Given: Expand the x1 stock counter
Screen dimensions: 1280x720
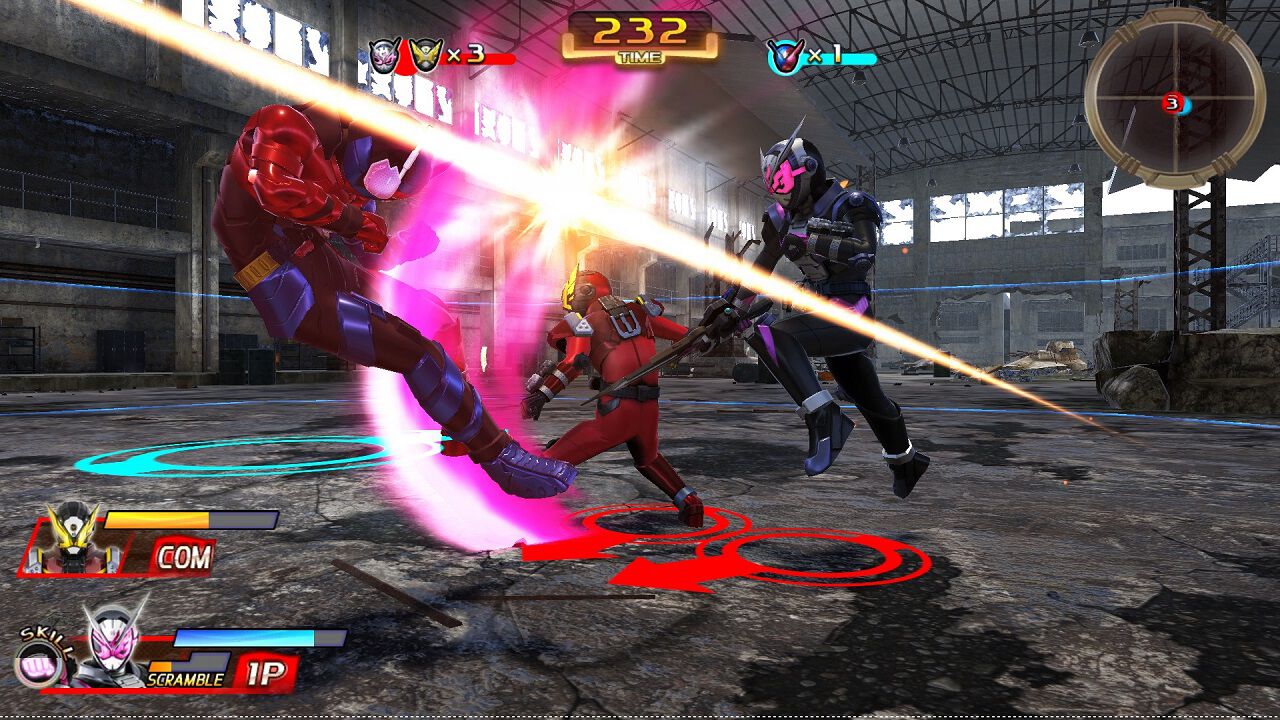Looking at the screenshot, I should click(x=825, y=54).
